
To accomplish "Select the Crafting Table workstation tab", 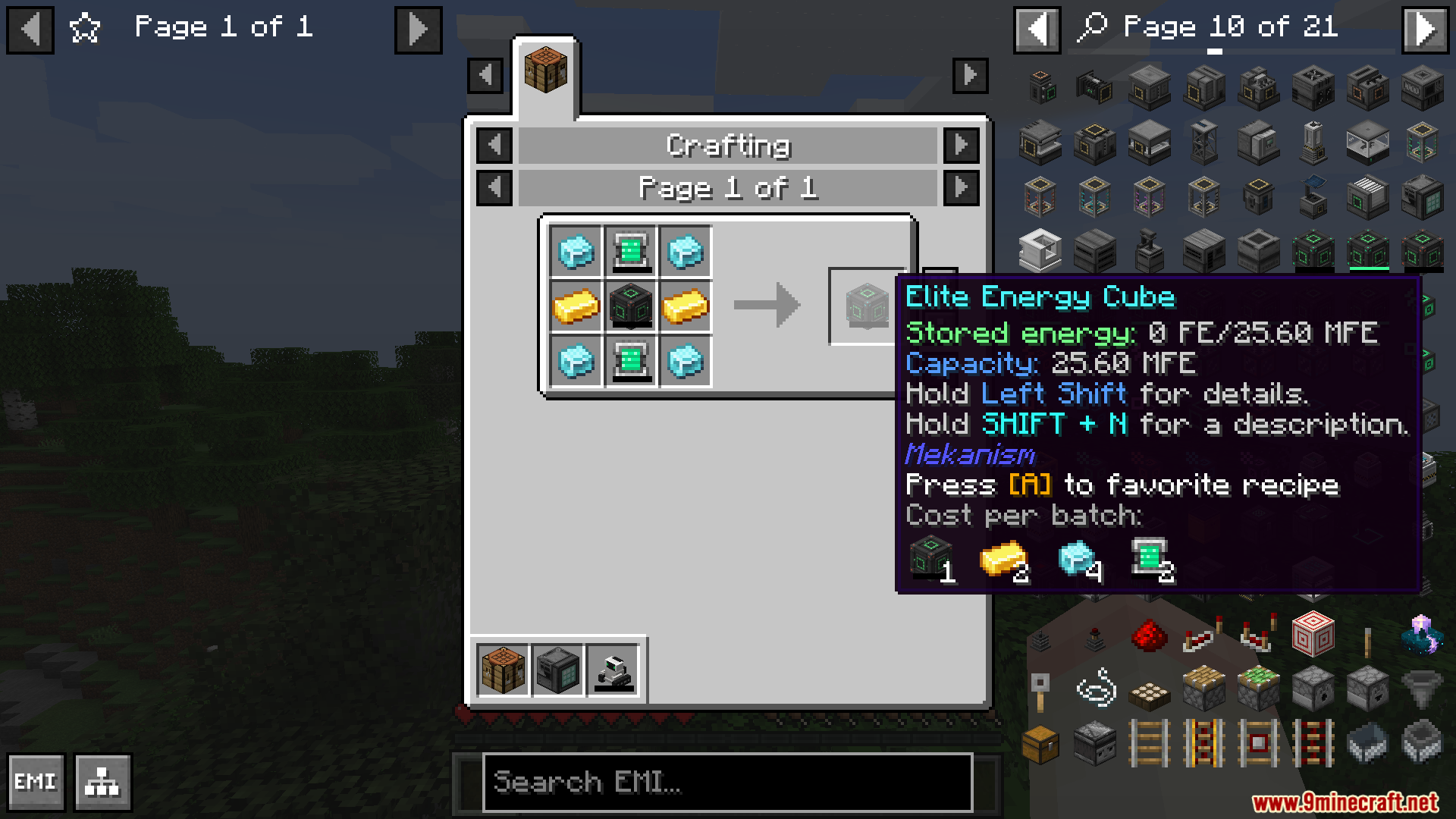I will [502, 670].
